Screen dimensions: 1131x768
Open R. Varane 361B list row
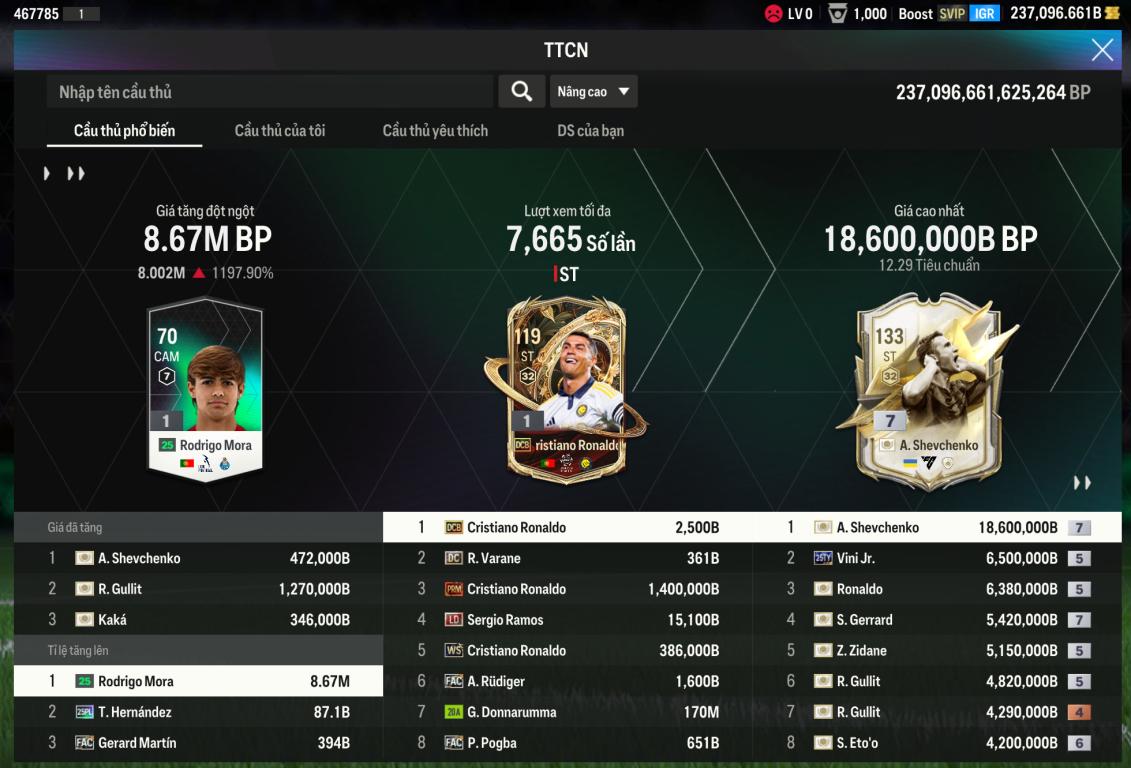(567, 558)
